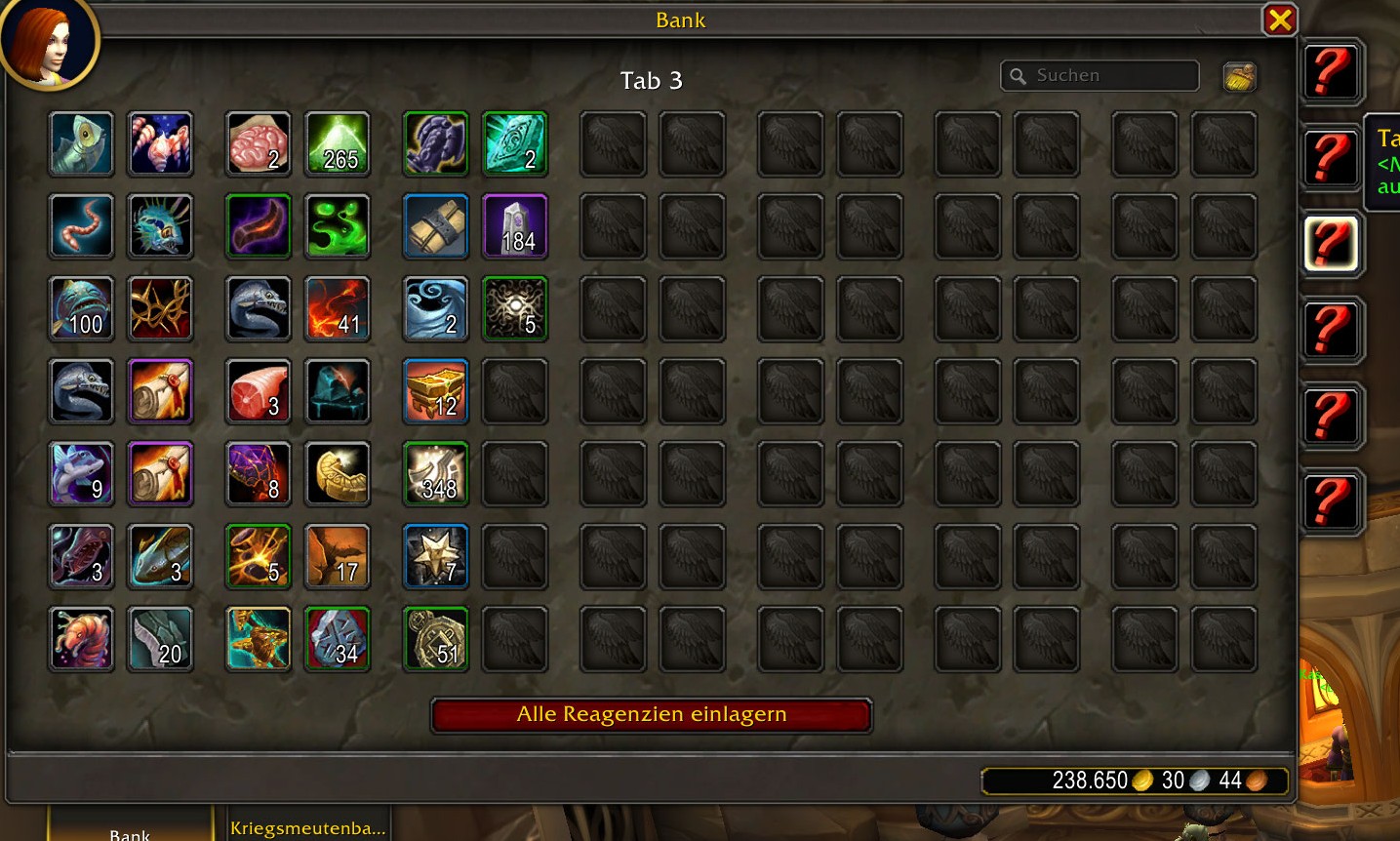Click the bank cleanup broom button
Viewport: 1400px width, 841px height.
pos(1239,76)
